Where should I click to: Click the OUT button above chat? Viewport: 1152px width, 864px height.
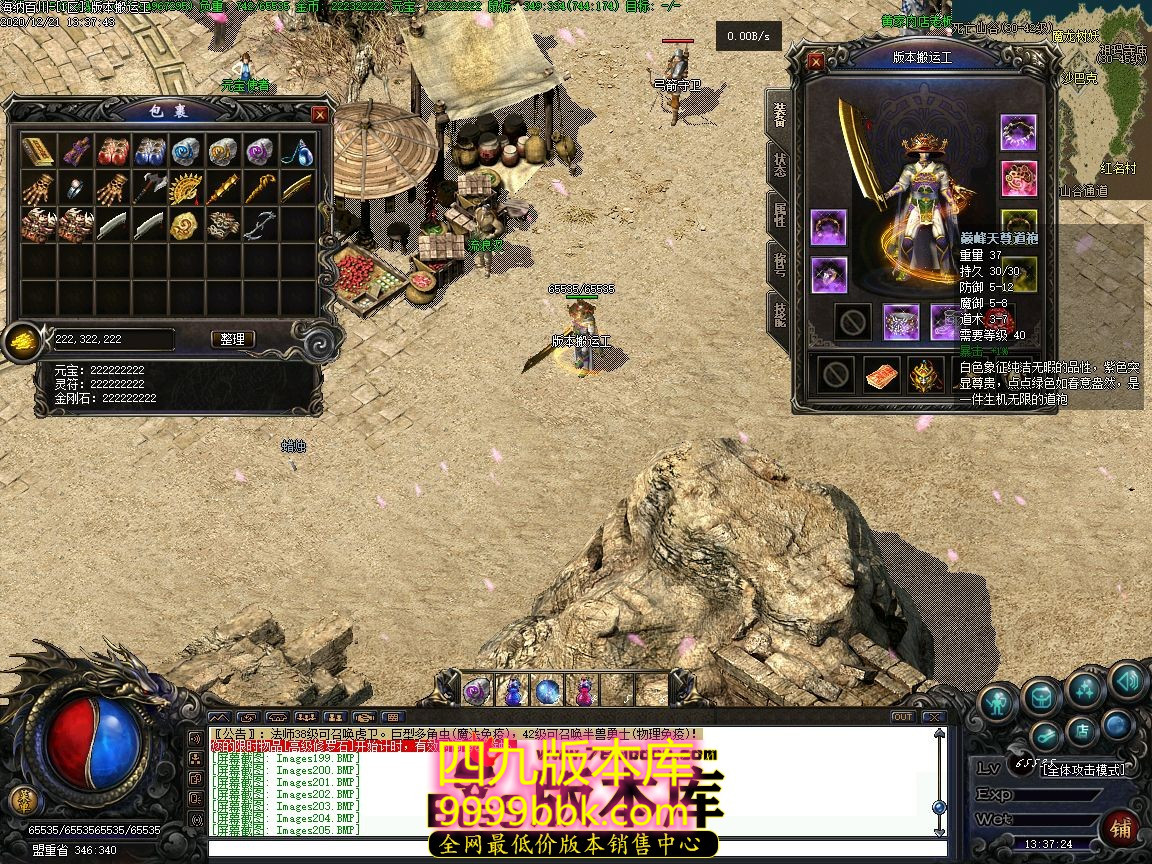(902, 716)
